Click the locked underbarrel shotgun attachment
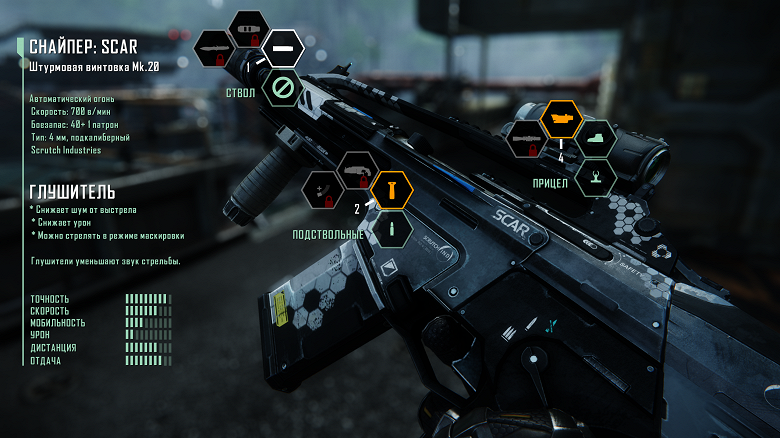The width and height of the screenshot is (780, 438). tap(355, 170)
